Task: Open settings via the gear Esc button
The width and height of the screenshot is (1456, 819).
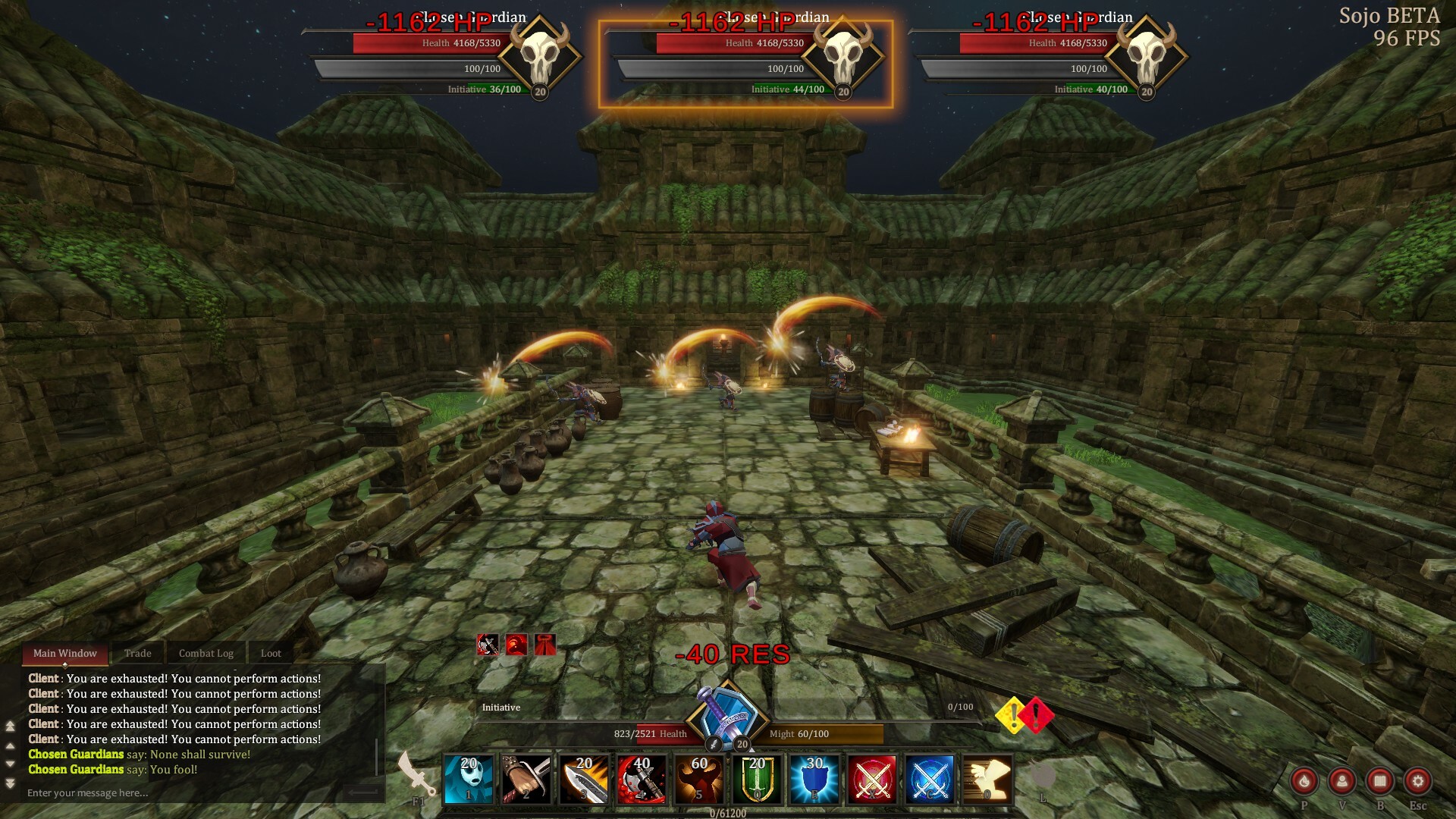Action: pos(1417,781)
